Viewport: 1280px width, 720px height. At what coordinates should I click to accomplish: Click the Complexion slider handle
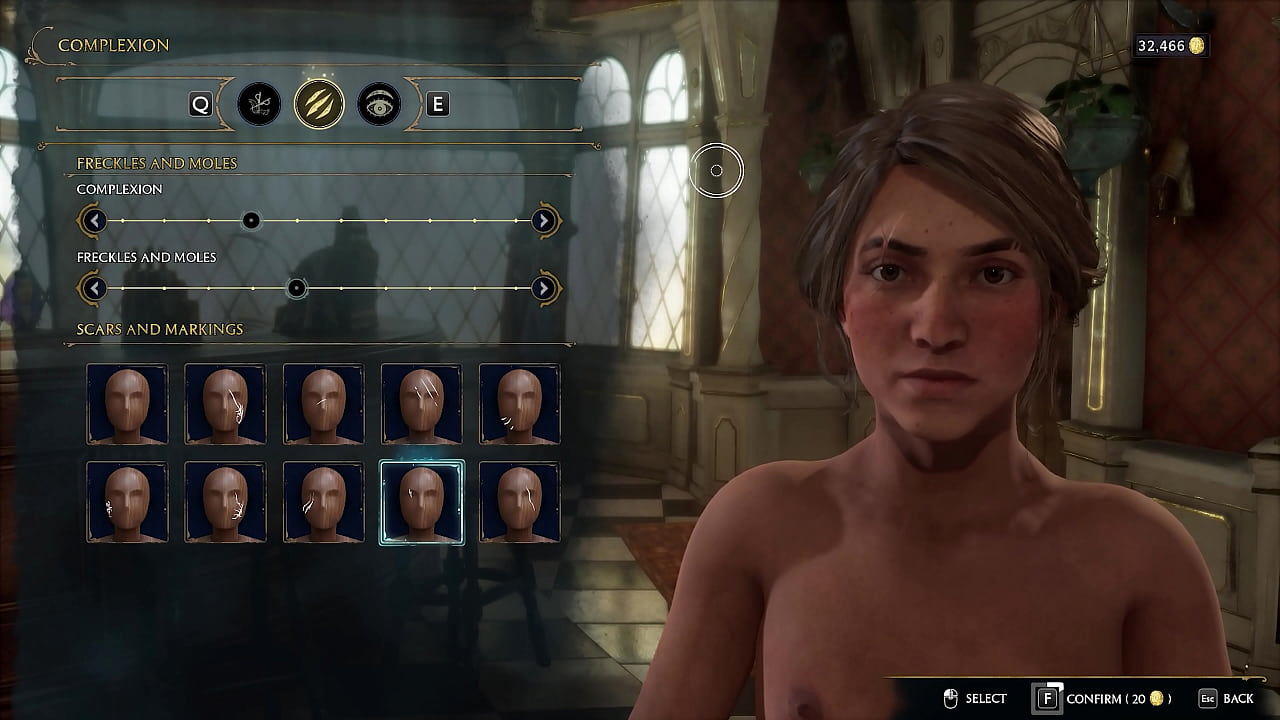(x=251, y=220)
